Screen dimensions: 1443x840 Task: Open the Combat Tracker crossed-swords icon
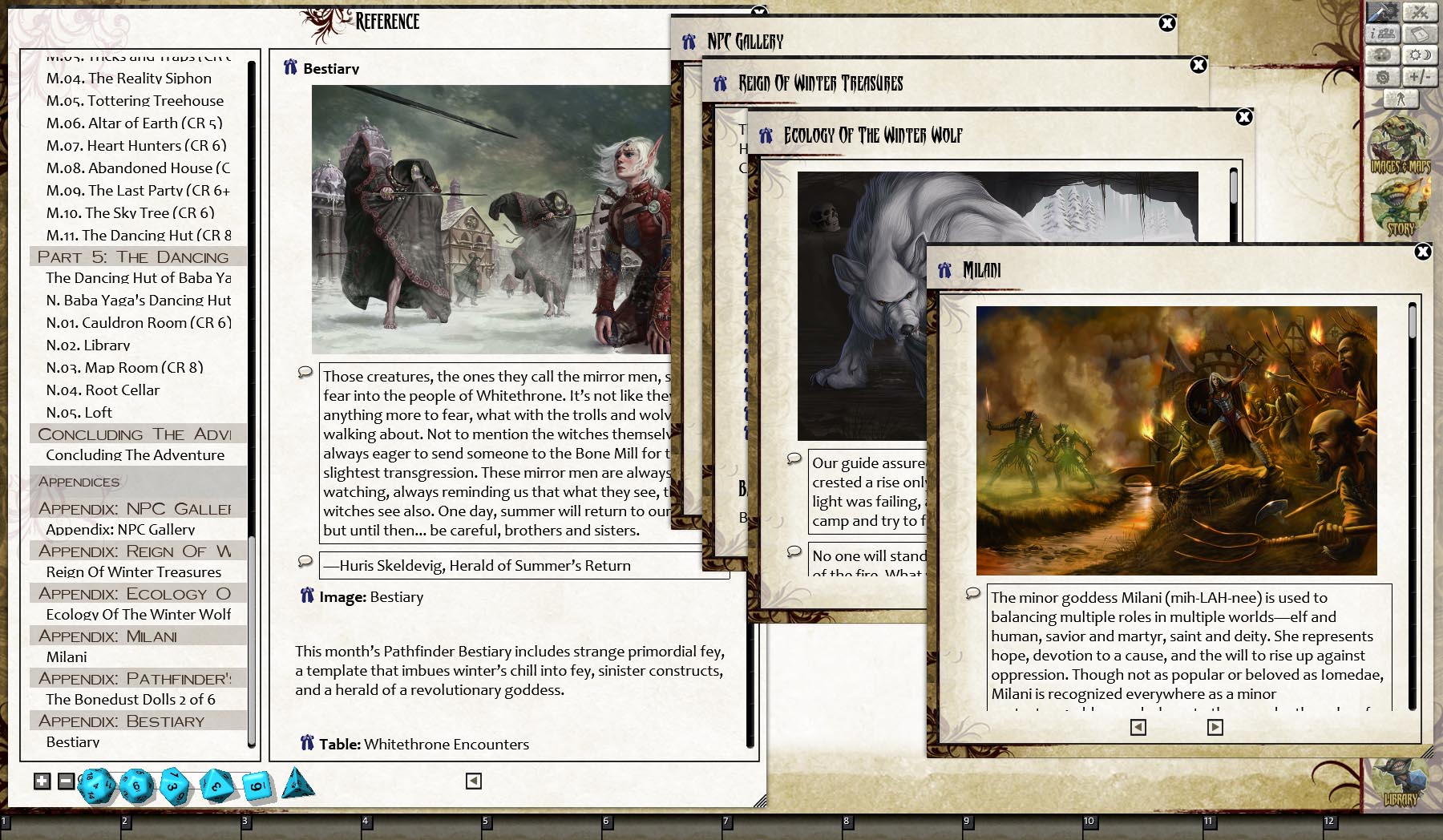click(1420, 12)
